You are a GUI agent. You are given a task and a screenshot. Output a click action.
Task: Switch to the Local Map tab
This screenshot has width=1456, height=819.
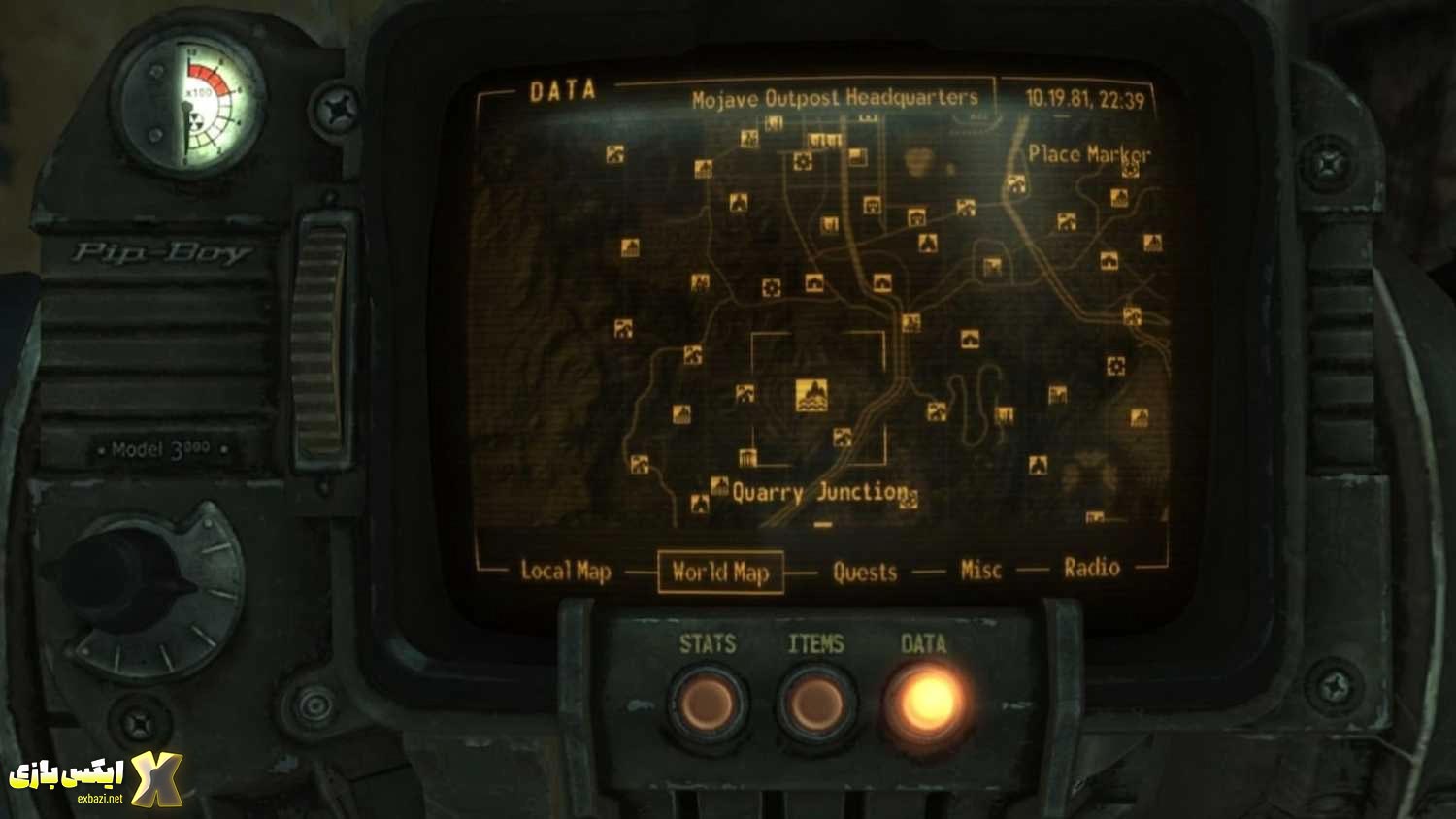point(566,573)
